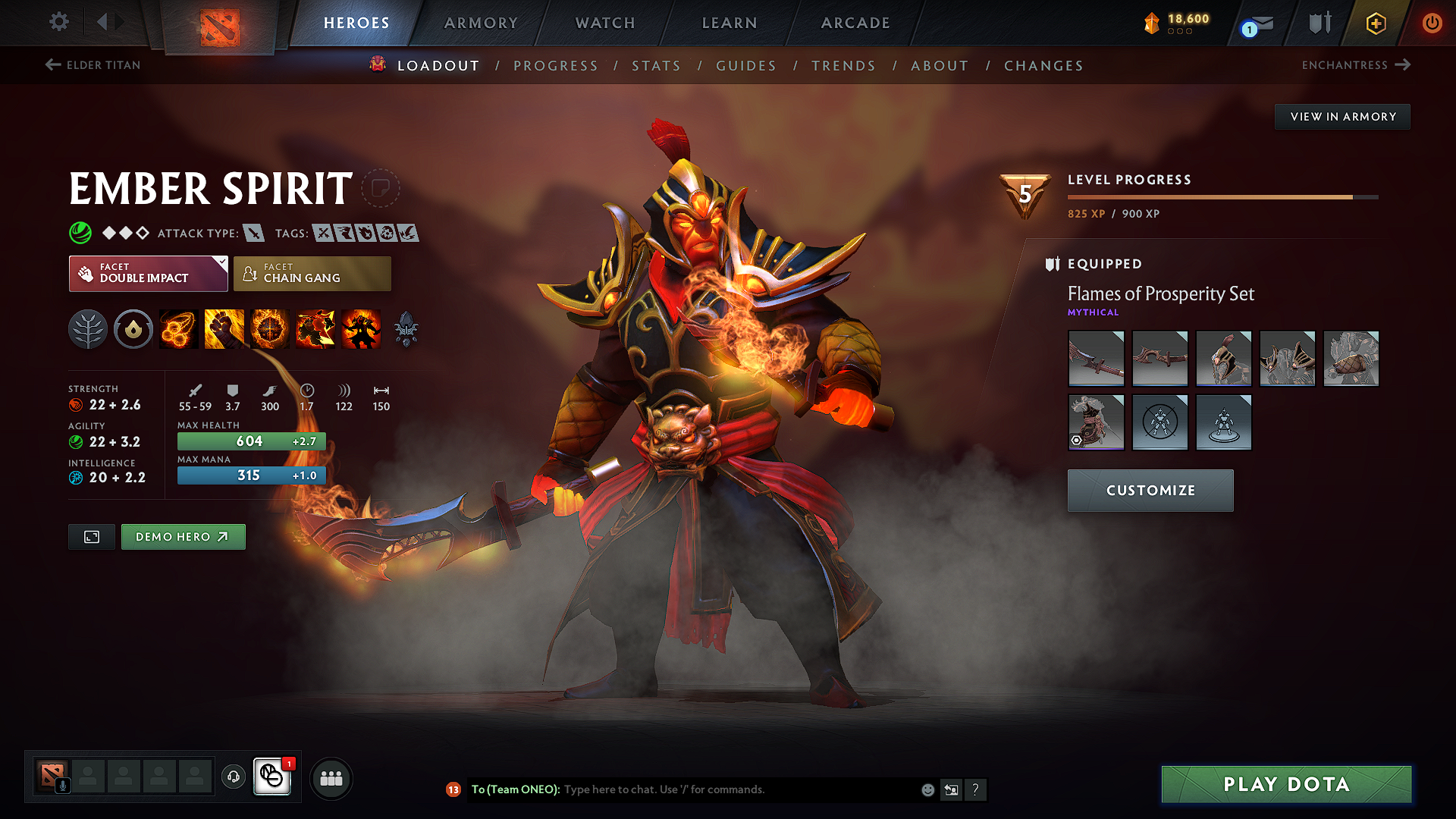Open the talent tree icon
Image resolution: width=1456 pixels, height=819 pixels.
pyautogui.click(x=88, y=328)
